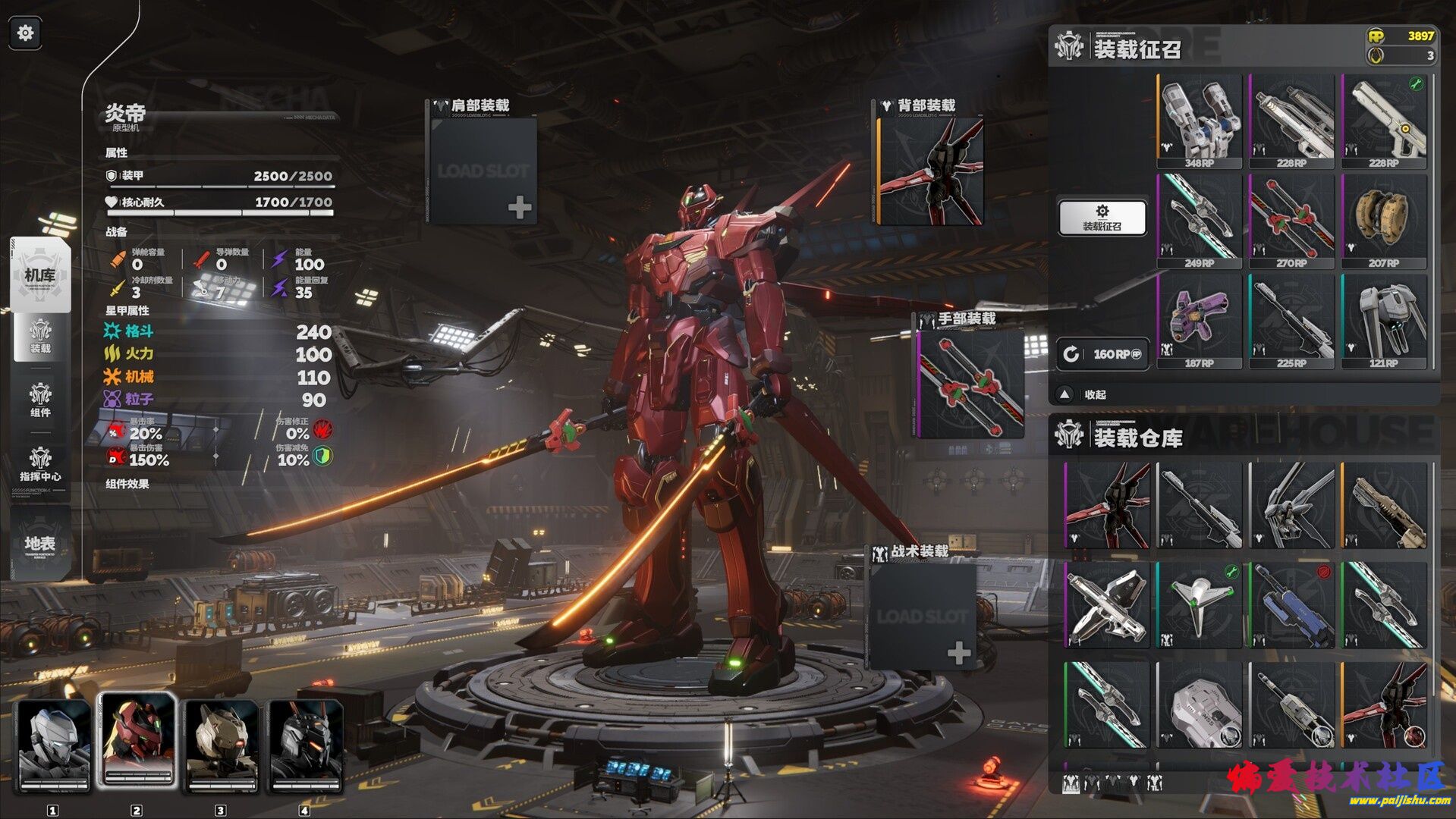1456x819 pixels.
Task: Go to the 指挥中心 command center
Action: click(x=40, y=463)
